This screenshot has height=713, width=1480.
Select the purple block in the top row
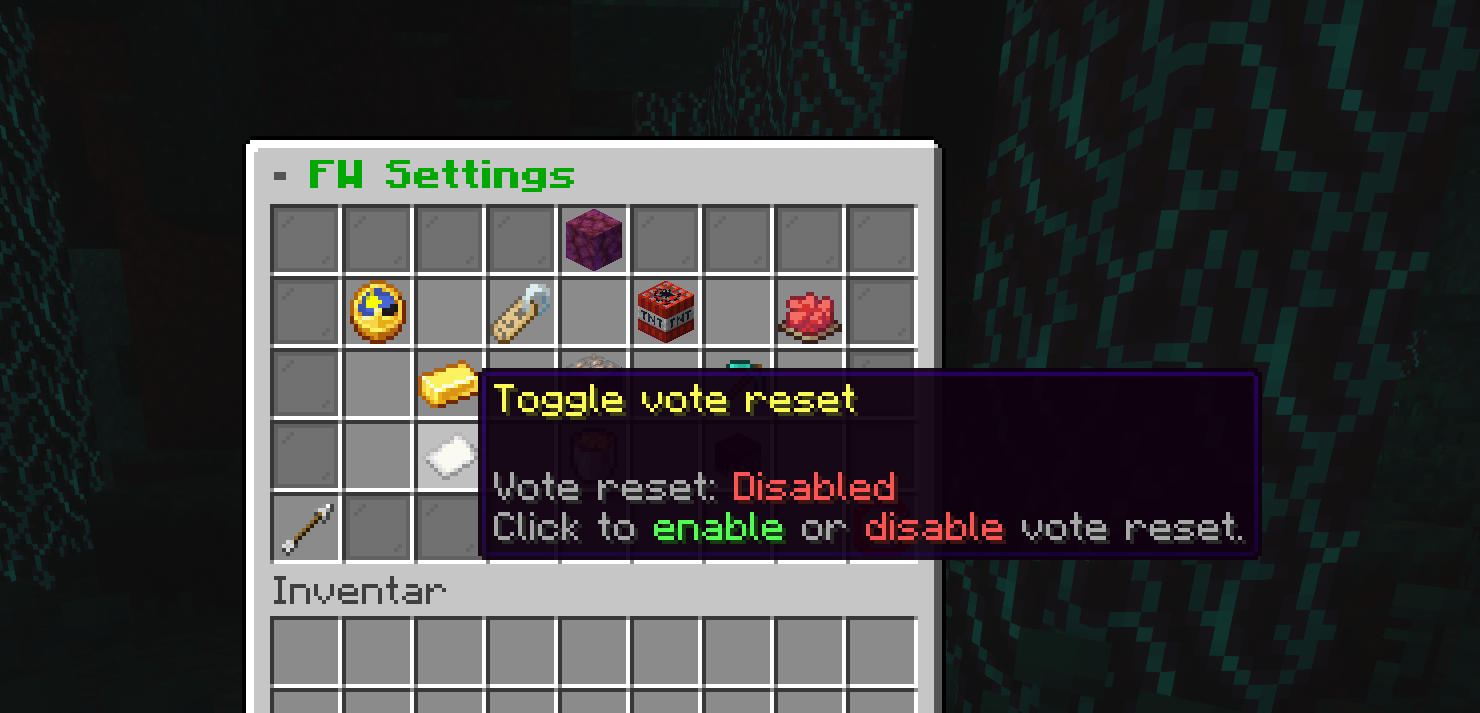click(594, 240)
